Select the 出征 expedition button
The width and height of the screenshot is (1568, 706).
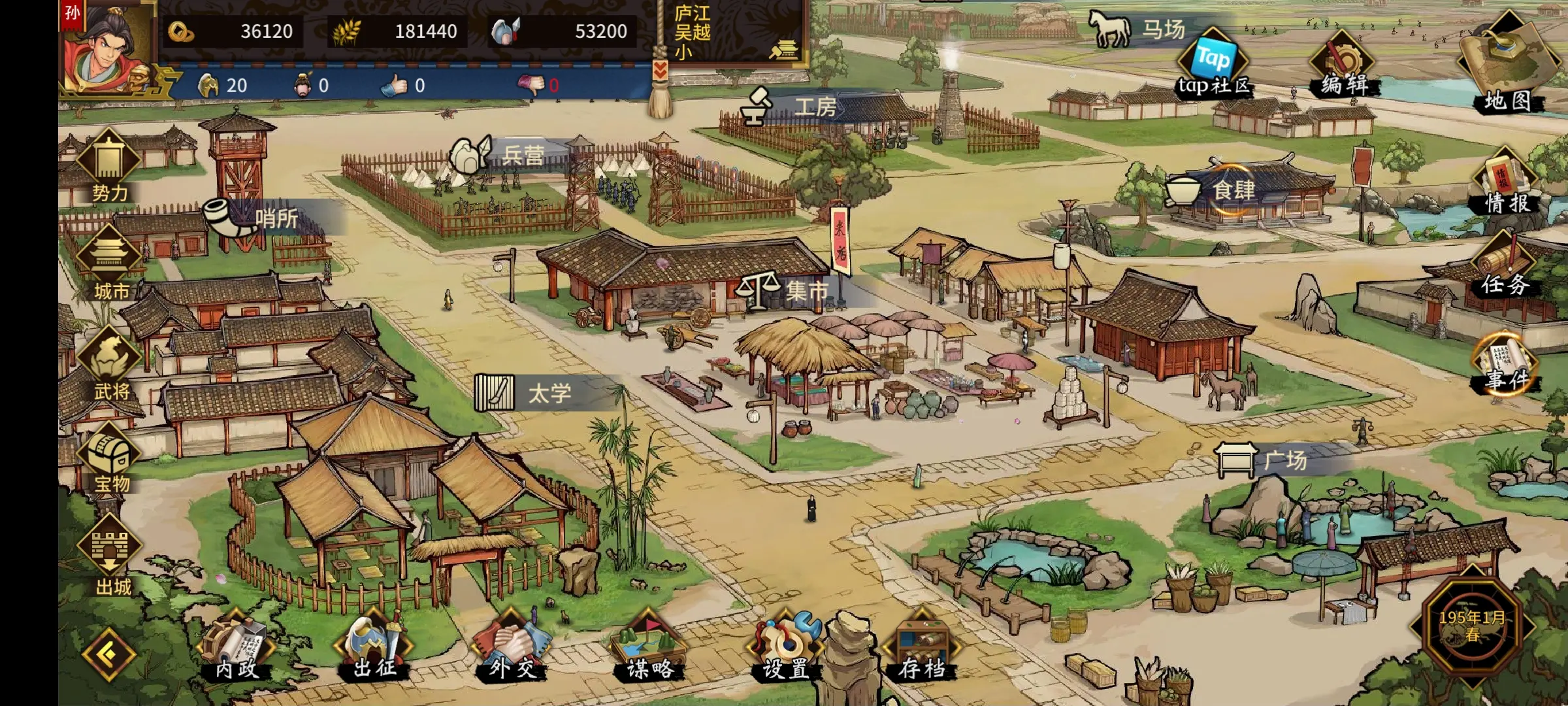374,648
